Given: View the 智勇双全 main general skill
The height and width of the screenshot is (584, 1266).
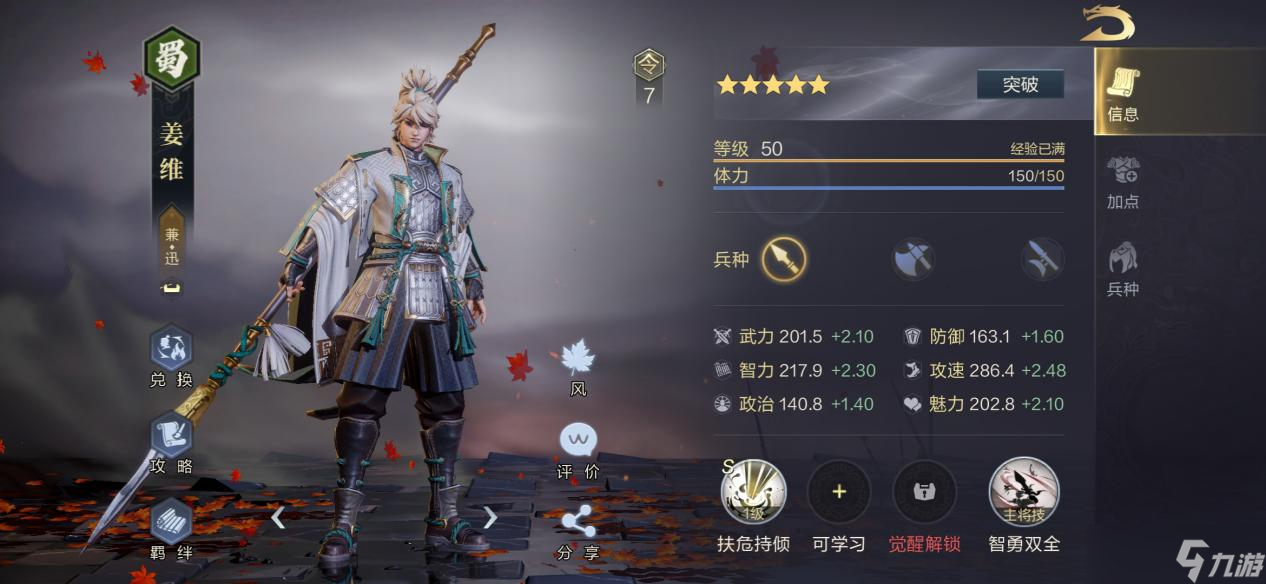Looking at the screenshot, I should (1024, 492).
